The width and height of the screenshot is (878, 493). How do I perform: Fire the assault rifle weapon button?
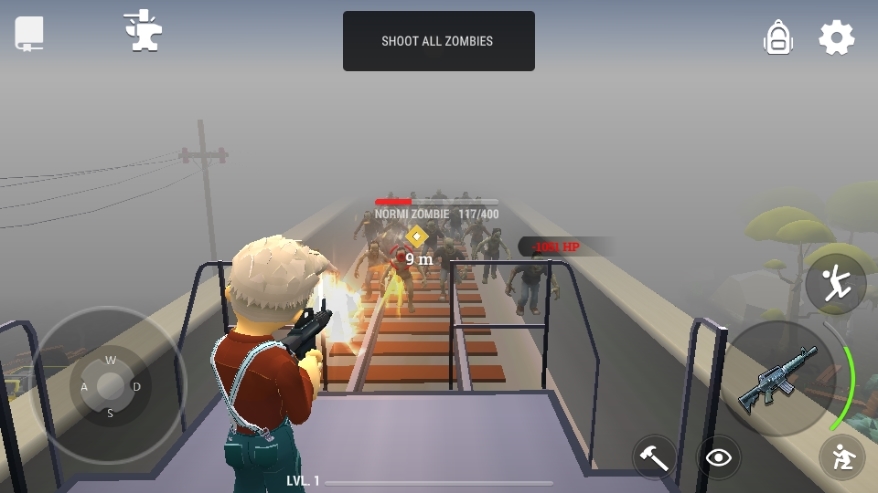click(777, 380)
